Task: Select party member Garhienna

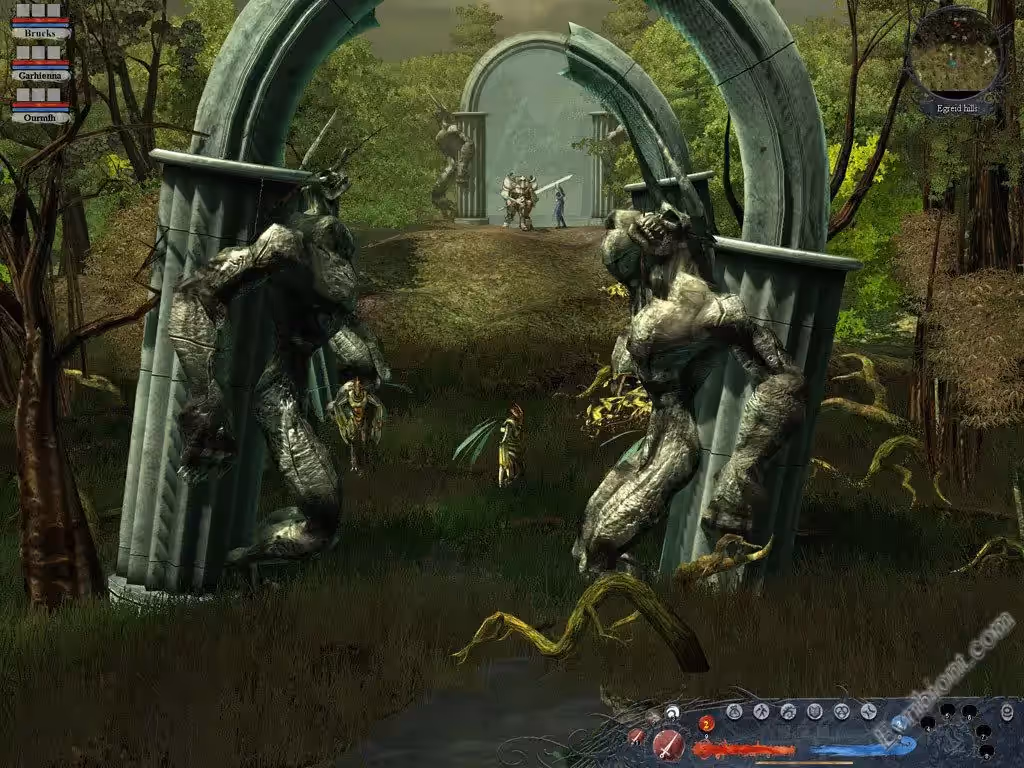Action: coord(41,74)
